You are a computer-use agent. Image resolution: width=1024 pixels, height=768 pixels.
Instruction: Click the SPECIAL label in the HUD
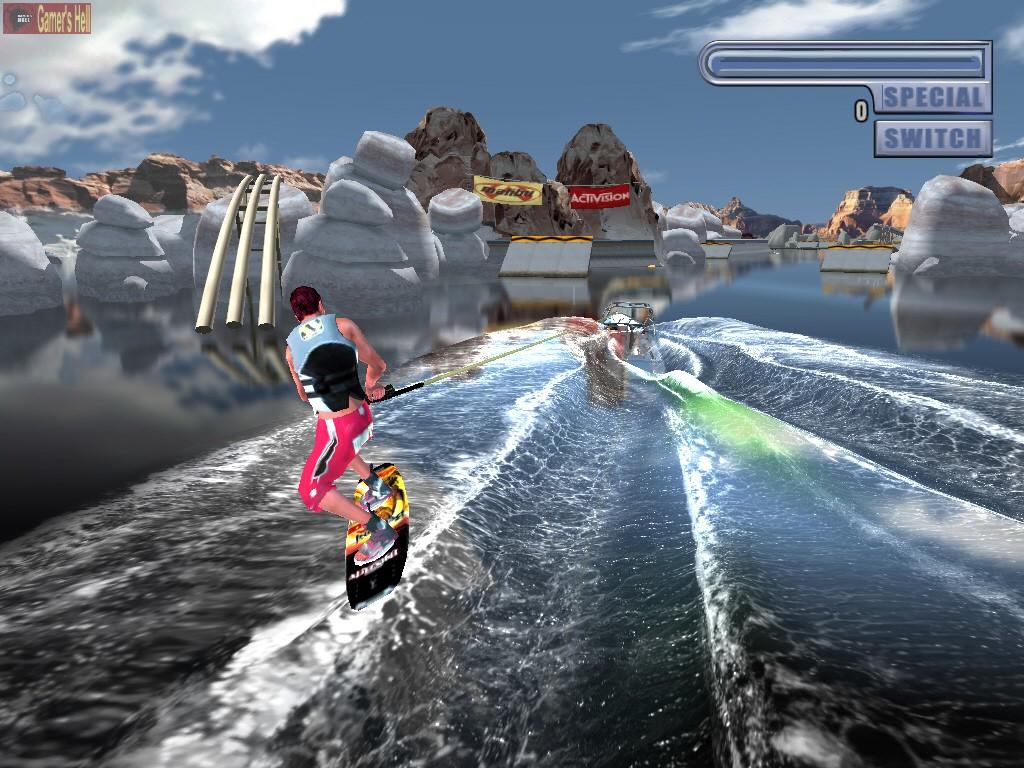pyautogui.click(x=933, y=97)
